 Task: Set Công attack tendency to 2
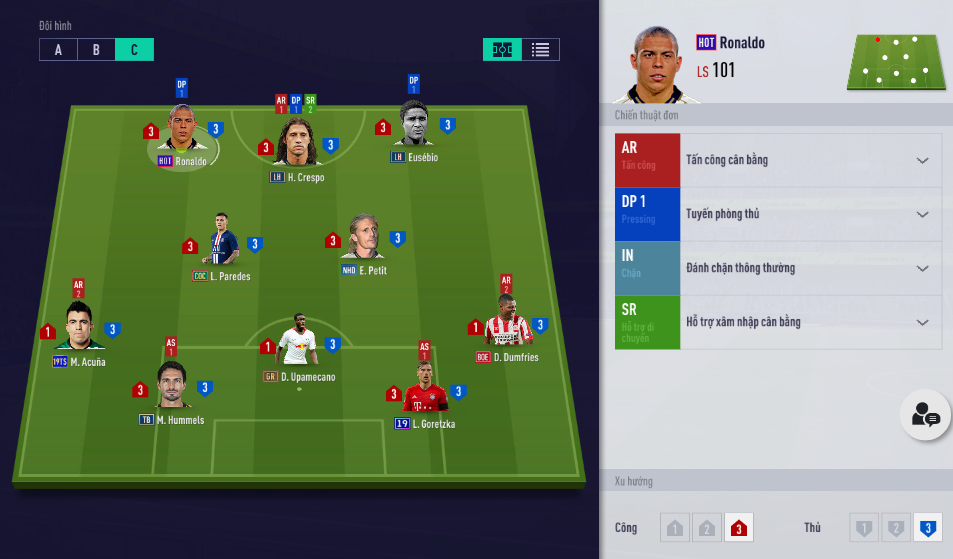click(x=706, y=528)
